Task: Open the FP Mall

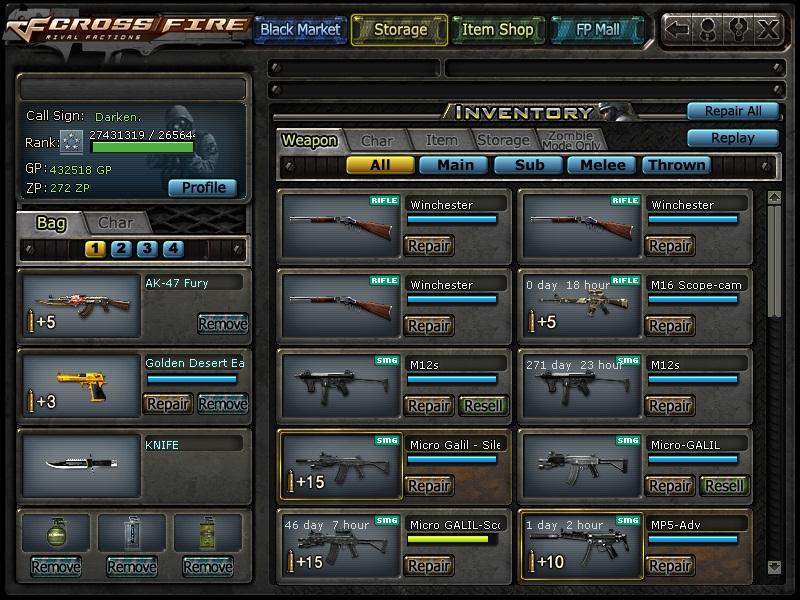Action: pos(597,30)
